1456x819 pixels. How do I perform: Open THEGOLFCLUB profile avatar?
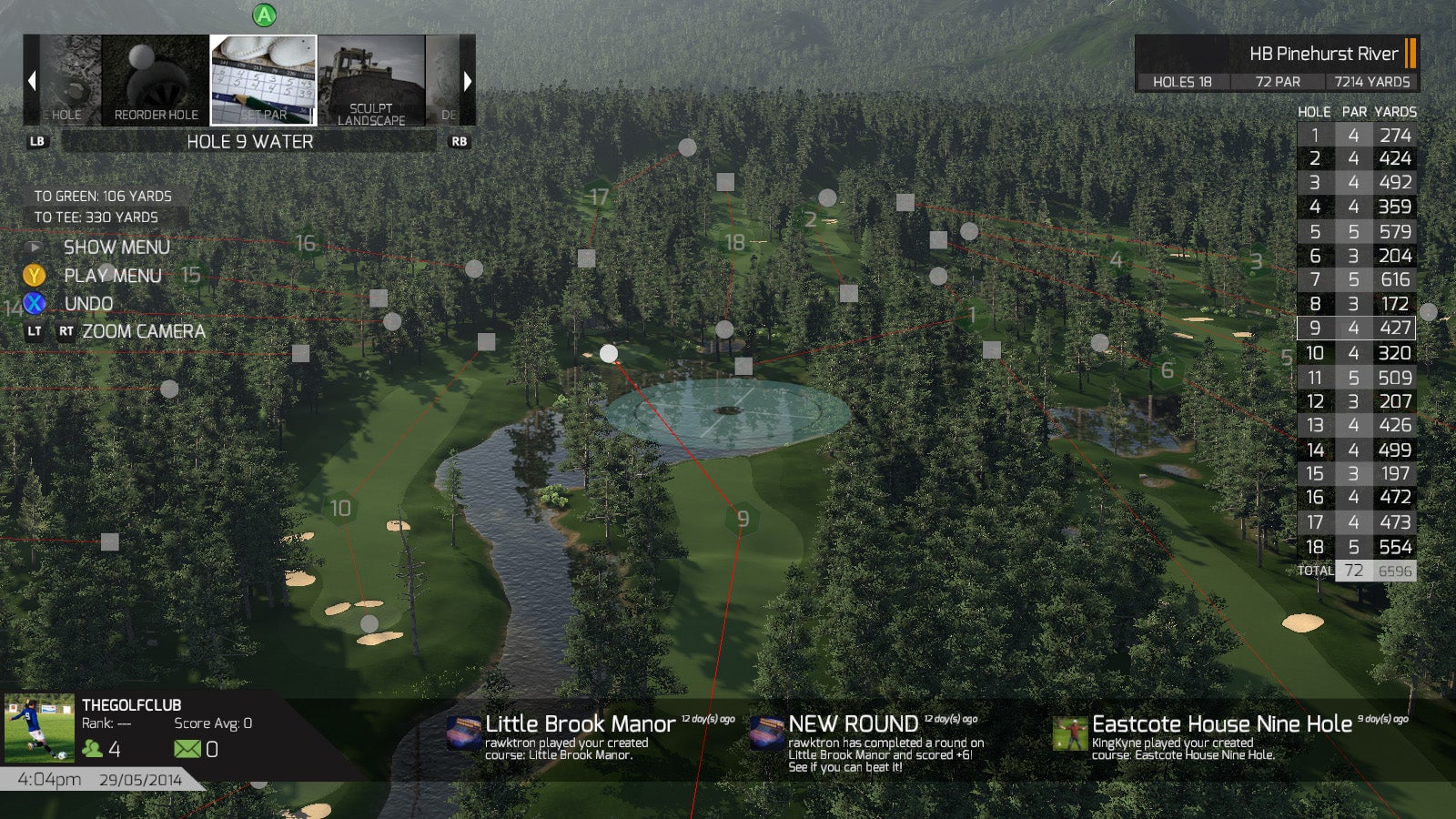coord(39,728)
